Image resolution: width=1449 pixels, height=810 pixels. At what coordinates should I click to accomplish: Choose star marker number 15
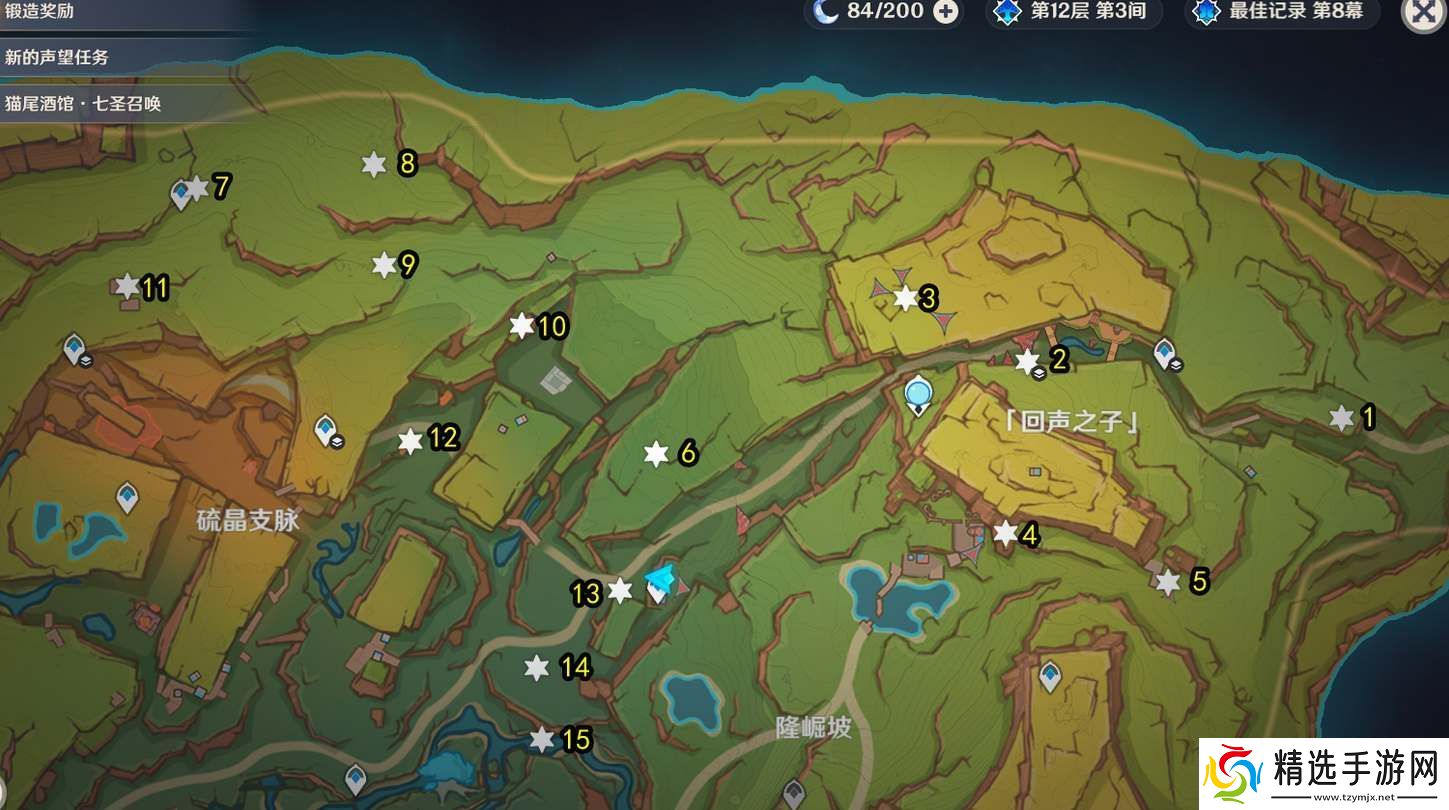541,740
